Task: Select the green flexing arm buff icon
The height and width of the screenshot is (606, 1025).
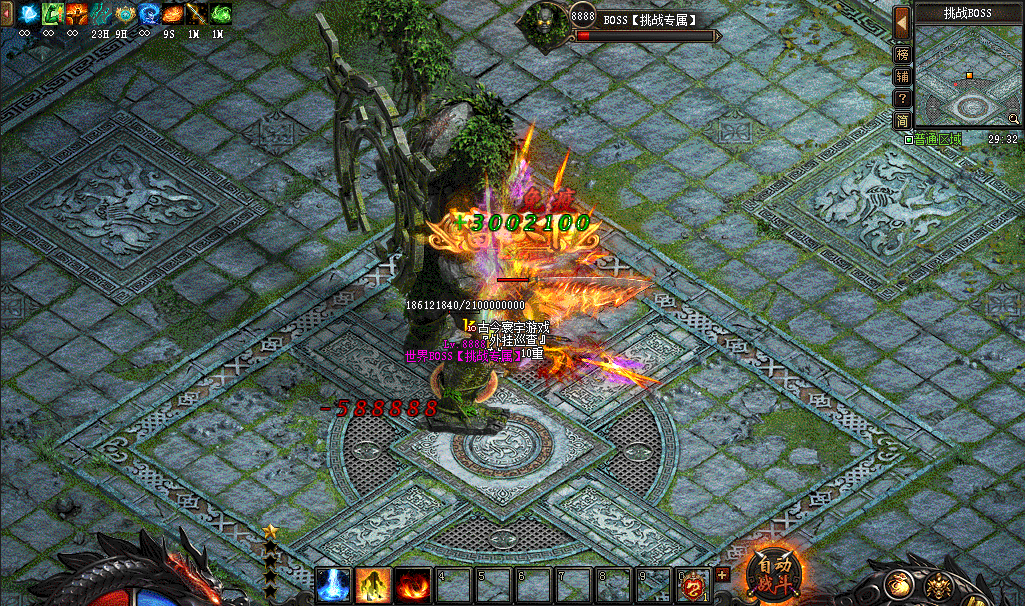Action: click(53, 14)
